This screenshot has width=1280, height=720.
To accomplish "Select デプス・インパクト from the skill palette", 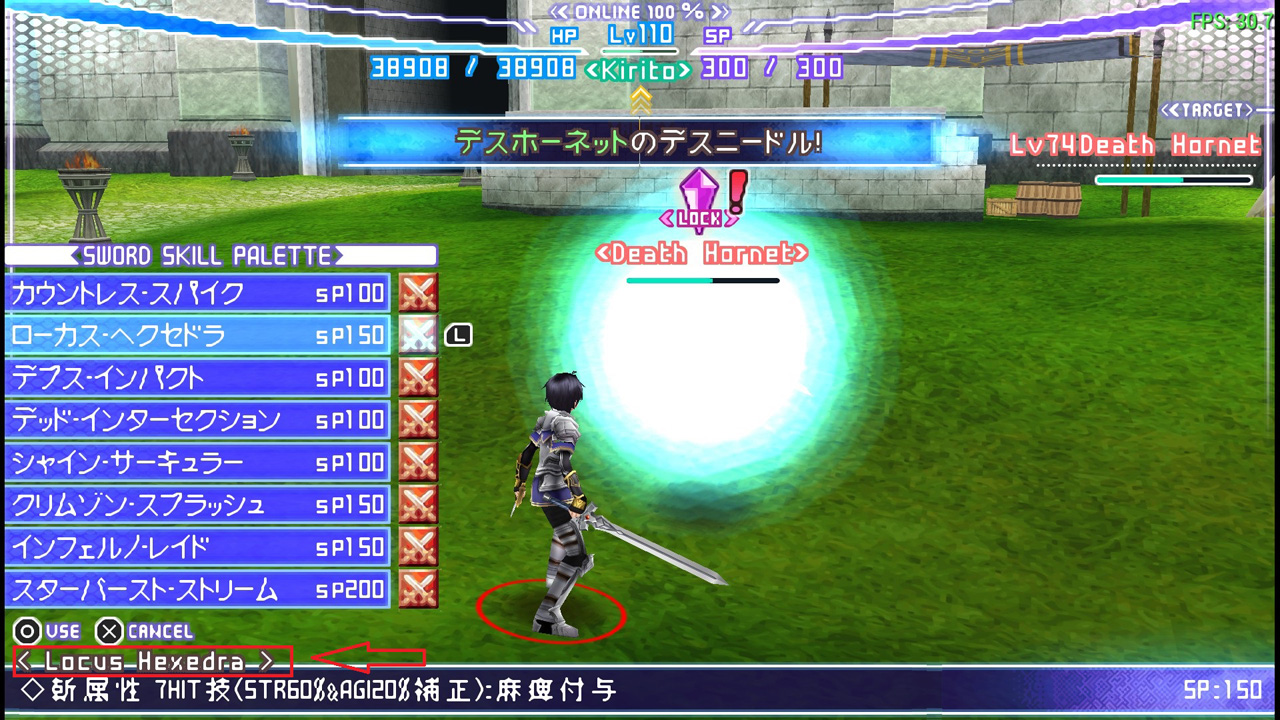I will [197, 378].
